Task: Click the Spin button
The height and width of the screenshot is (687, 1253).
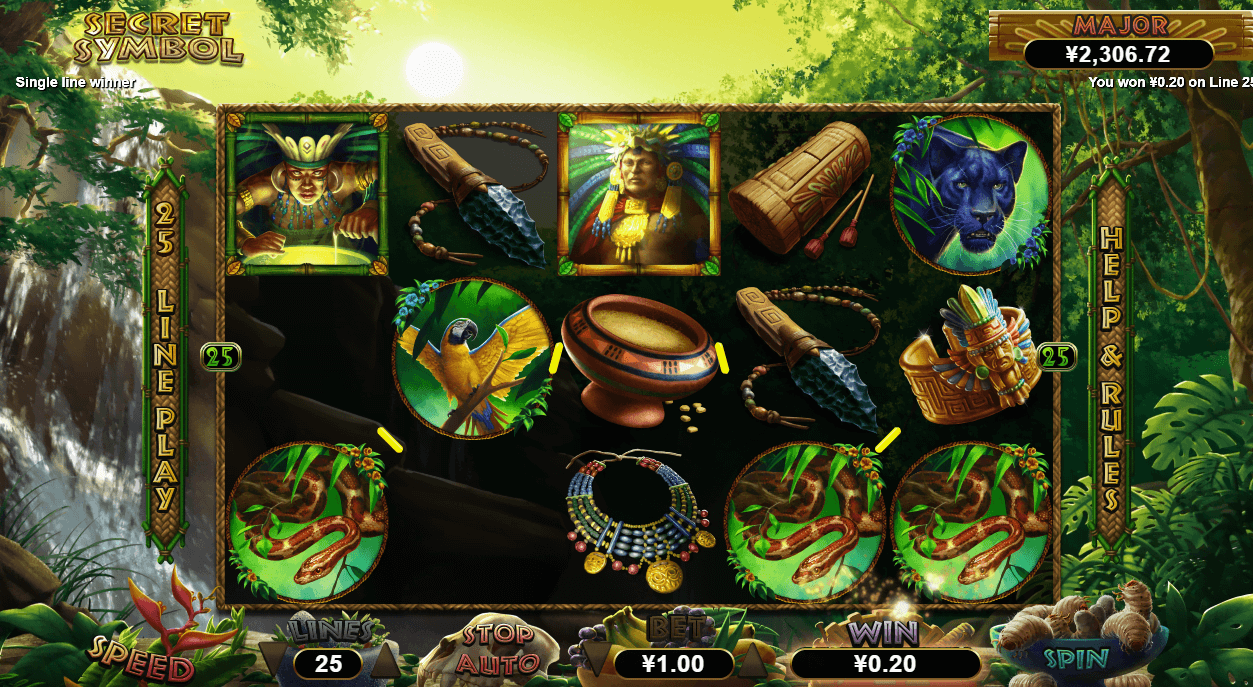Action: [x=1076, y=658]
